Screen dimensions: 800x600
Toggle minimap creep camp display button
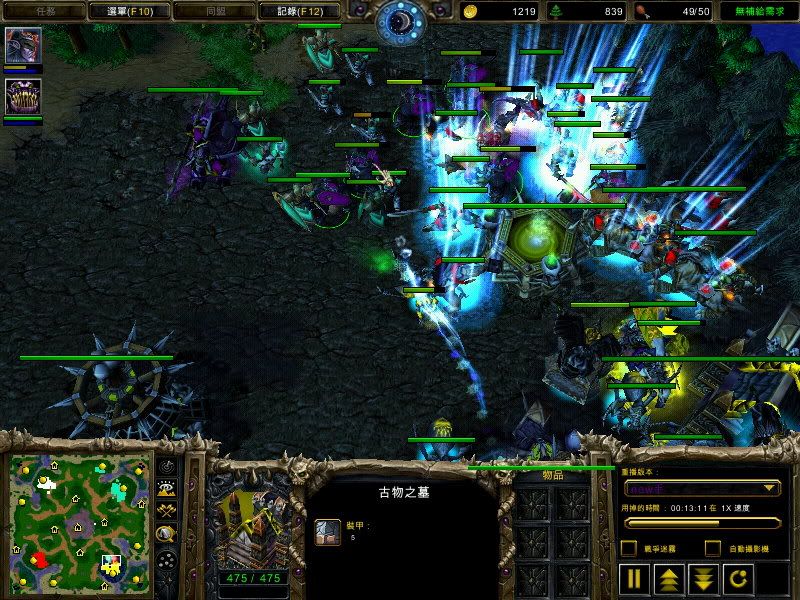point(167,533)
